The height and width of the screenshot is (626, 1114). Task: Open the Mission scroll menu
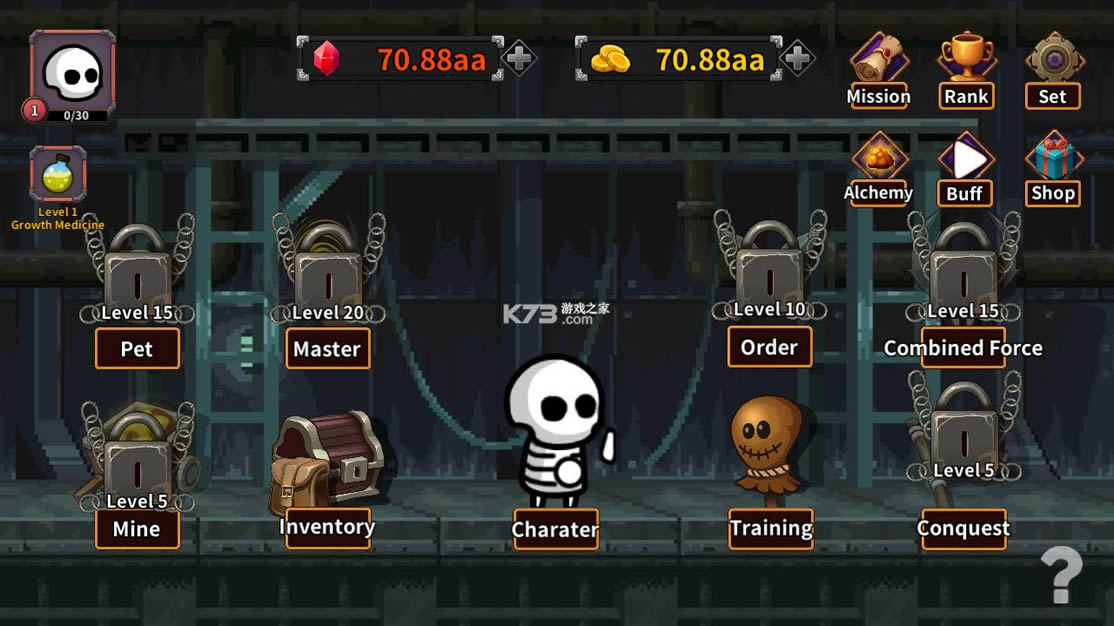[878, 69]
